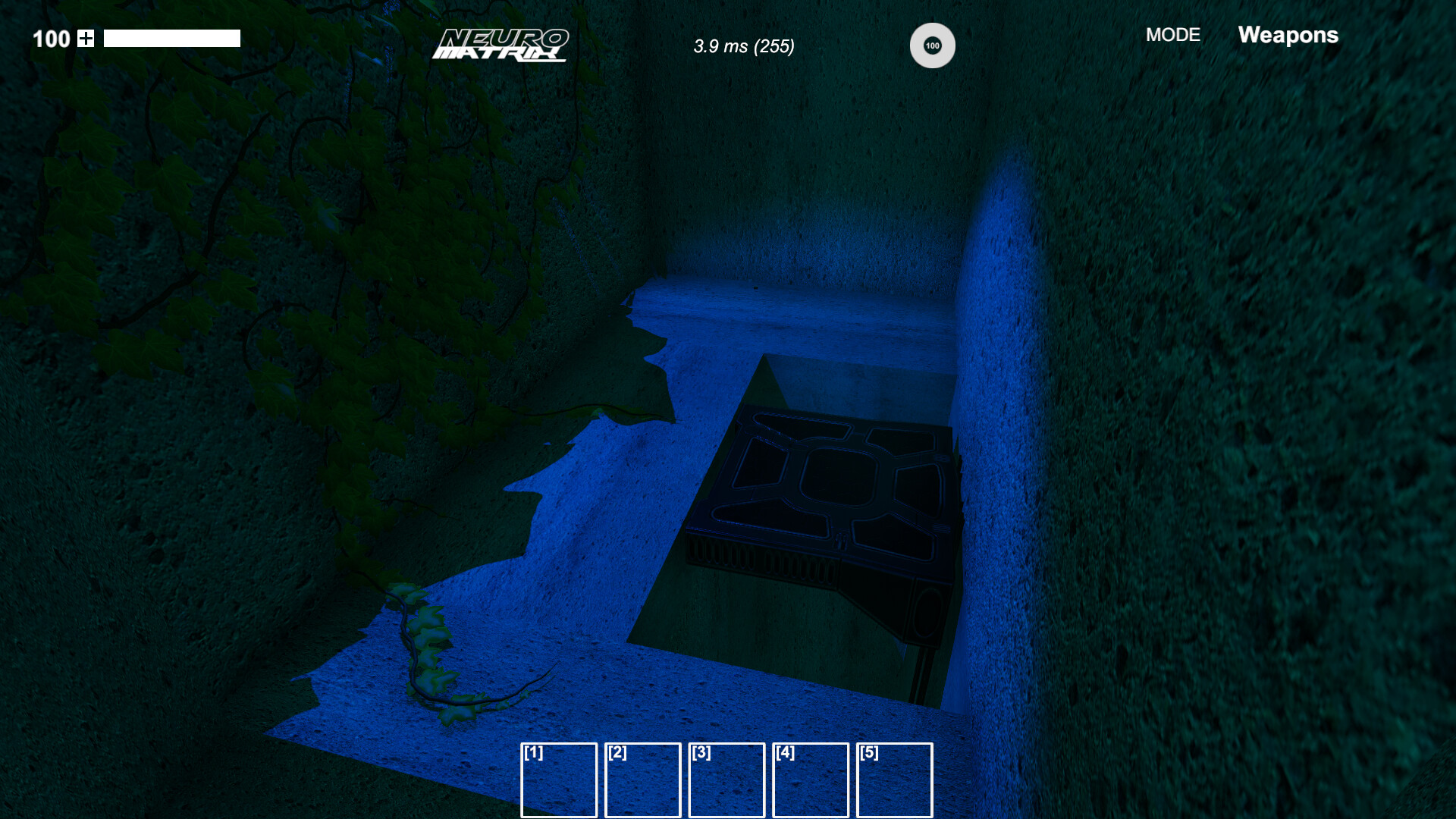Screen dimensions: 1456x819
Task: Select weapon slot [2]
Action: [x=643, y=780]
